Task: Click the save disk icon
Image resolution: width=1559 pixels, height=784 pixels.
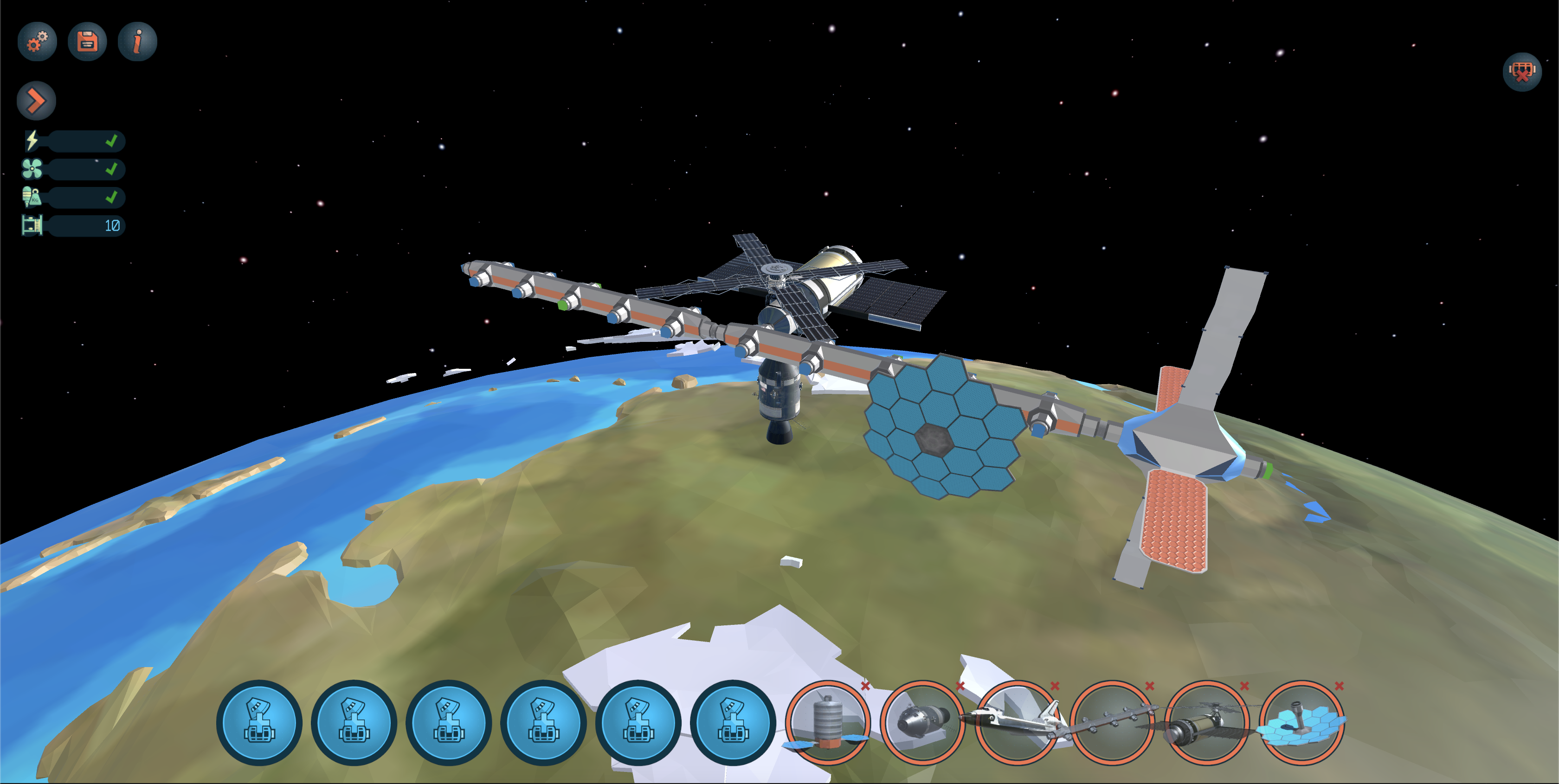Action: pos(87,41)
